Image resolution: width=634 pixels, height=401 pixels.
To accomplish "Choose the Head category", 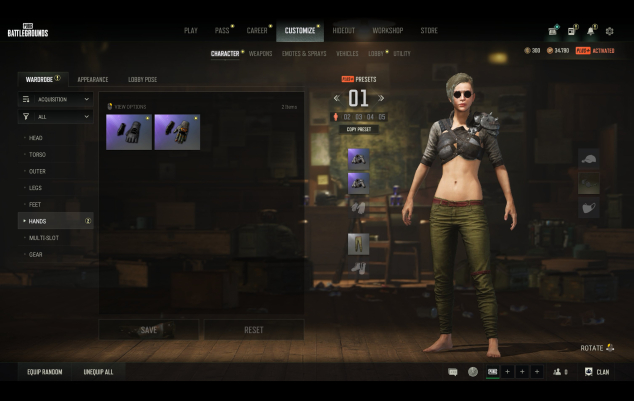I will 37,138.
